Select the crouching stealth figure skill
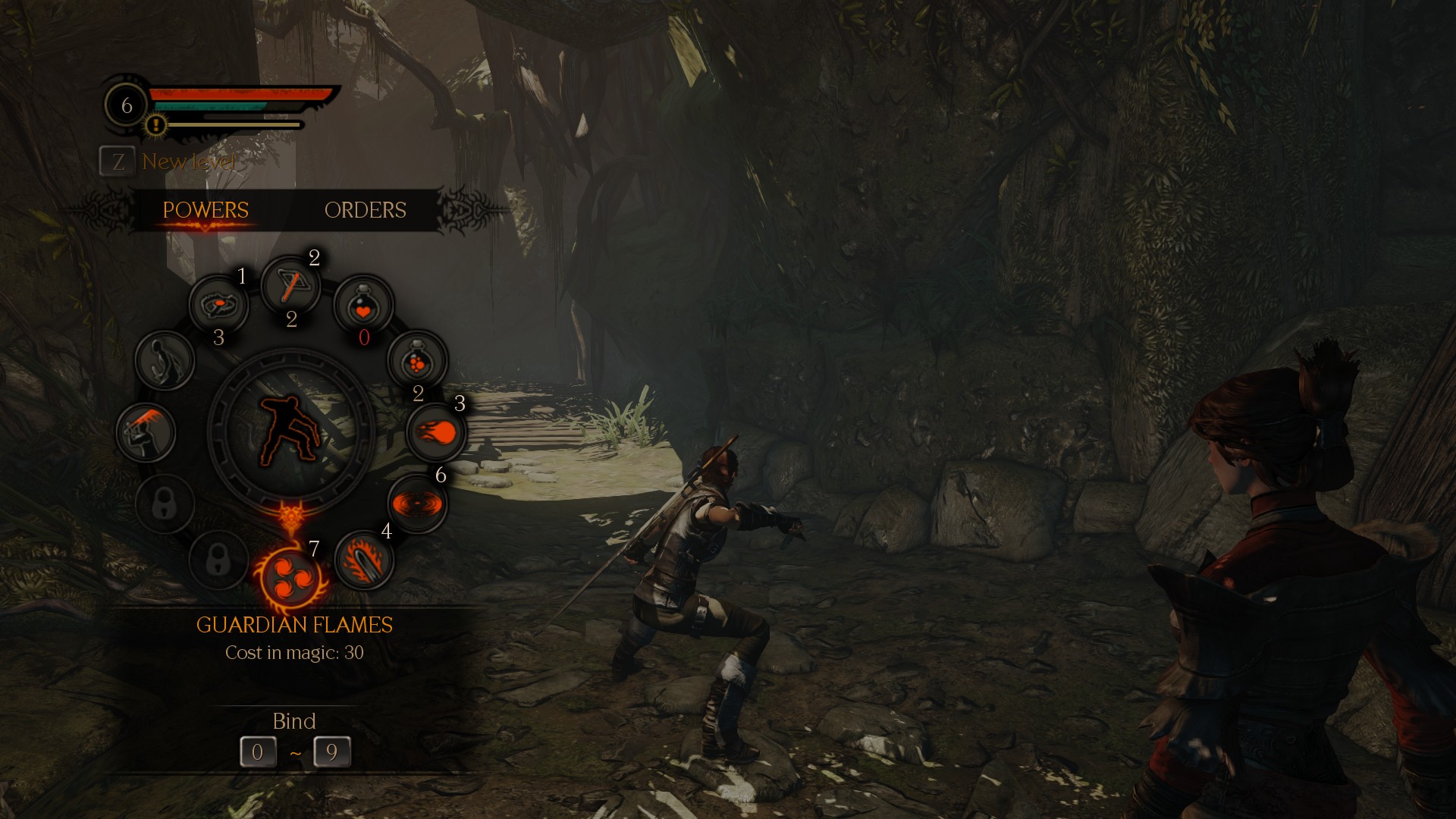Image resolution: width=1456 pixels, height=819 pixels. click(x=165, y=359)
